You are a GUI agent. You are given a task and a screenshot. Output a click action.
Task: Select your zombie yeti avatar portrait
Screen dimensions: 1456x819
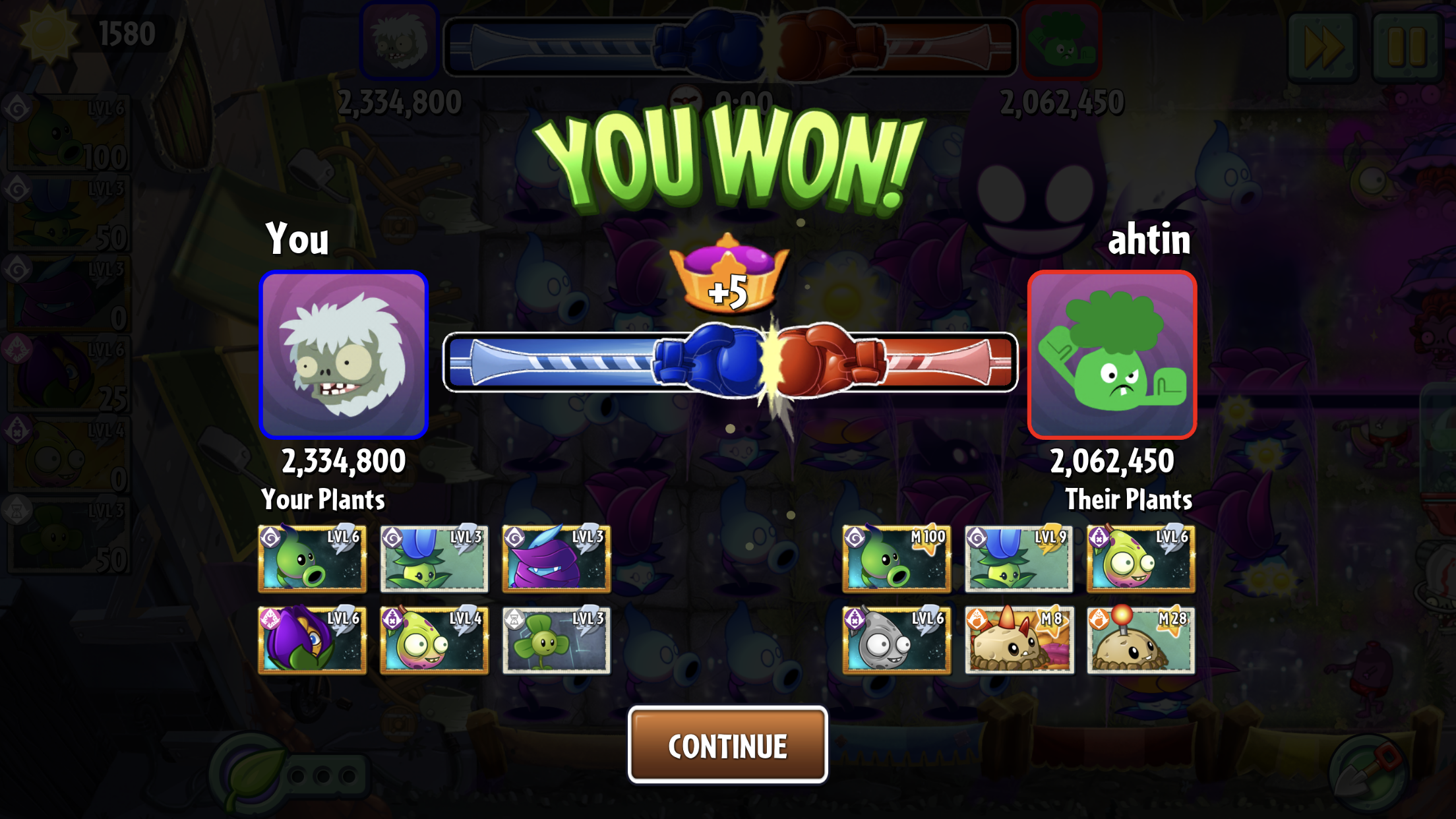[x=344, y=355]
